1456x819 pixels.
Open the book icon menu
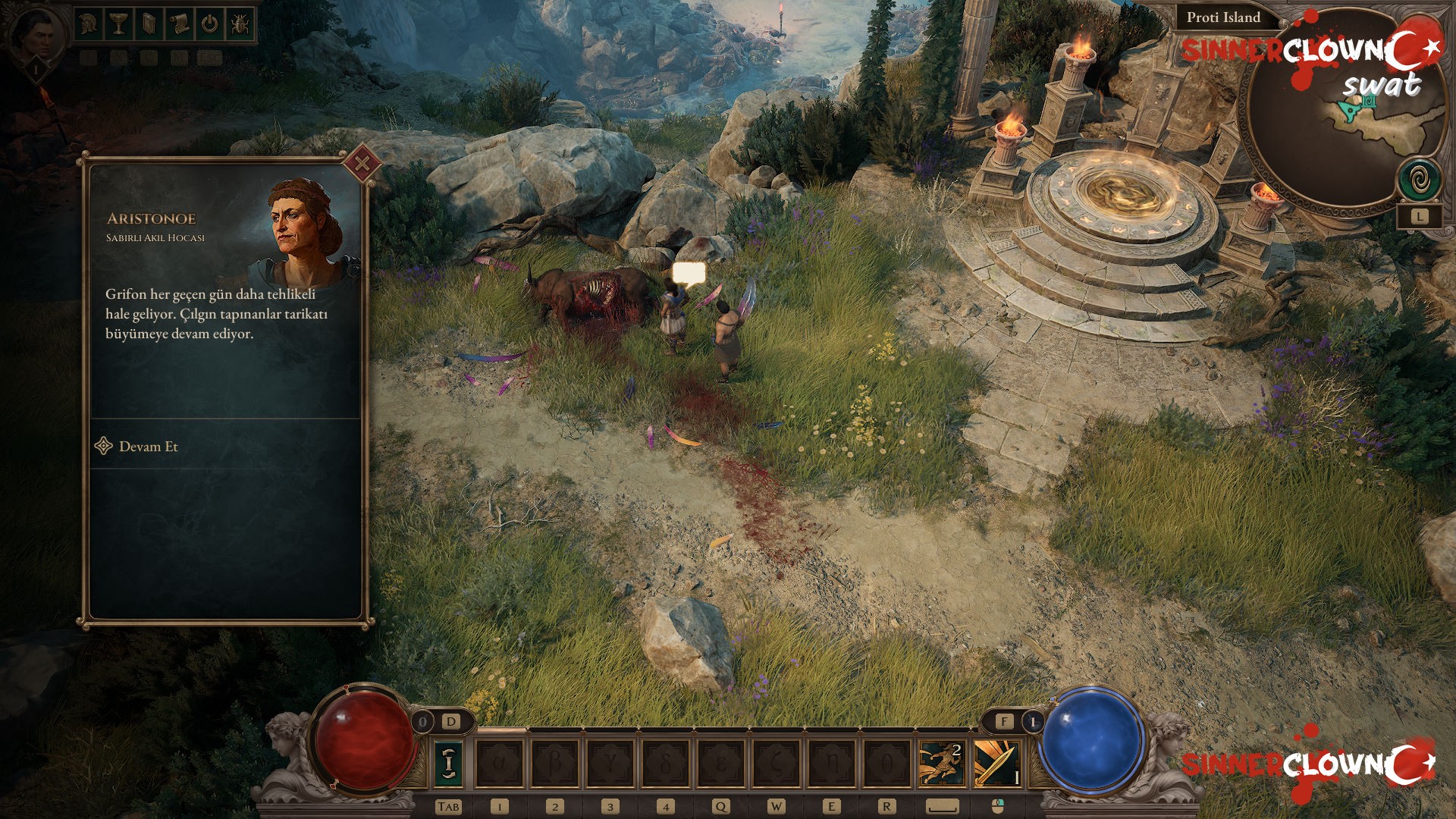tap(149, 24)
